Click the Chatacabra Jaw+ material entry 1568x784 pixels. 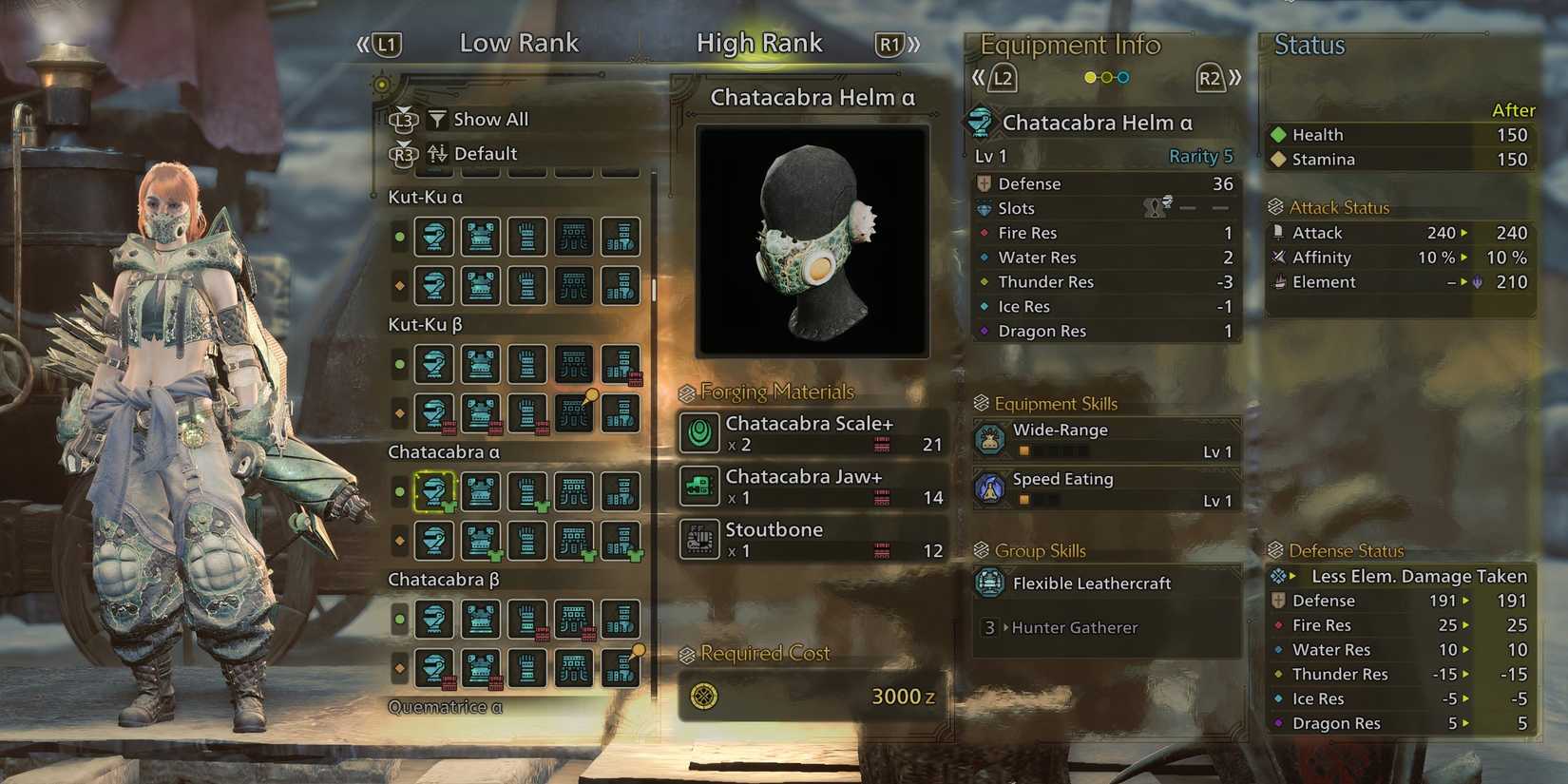point(811,486)
